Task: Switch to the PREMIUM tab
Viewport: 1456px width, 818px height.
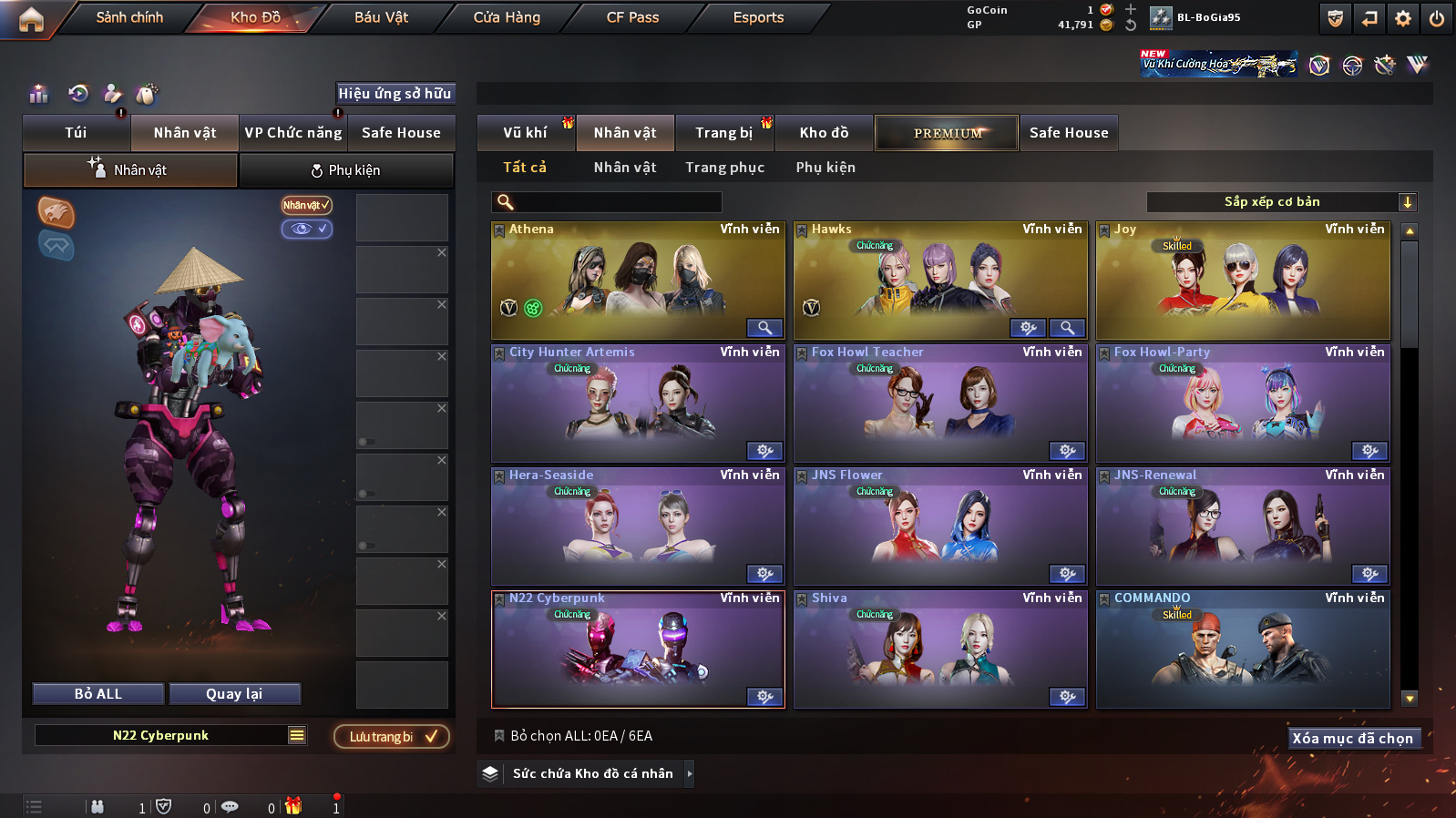Action: 948,133
